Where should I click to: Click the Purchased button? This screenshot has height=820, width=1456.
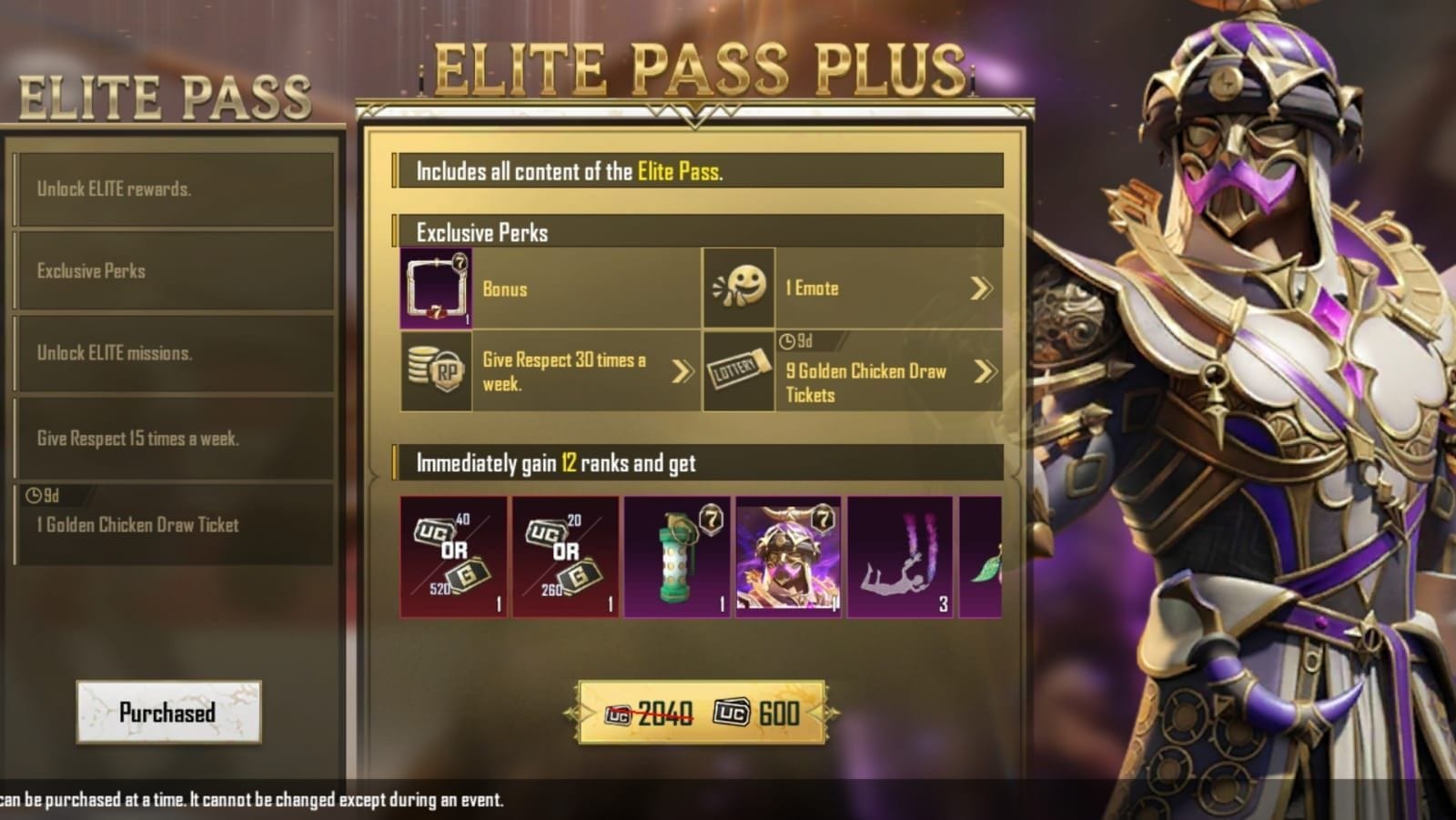point(167,714)
